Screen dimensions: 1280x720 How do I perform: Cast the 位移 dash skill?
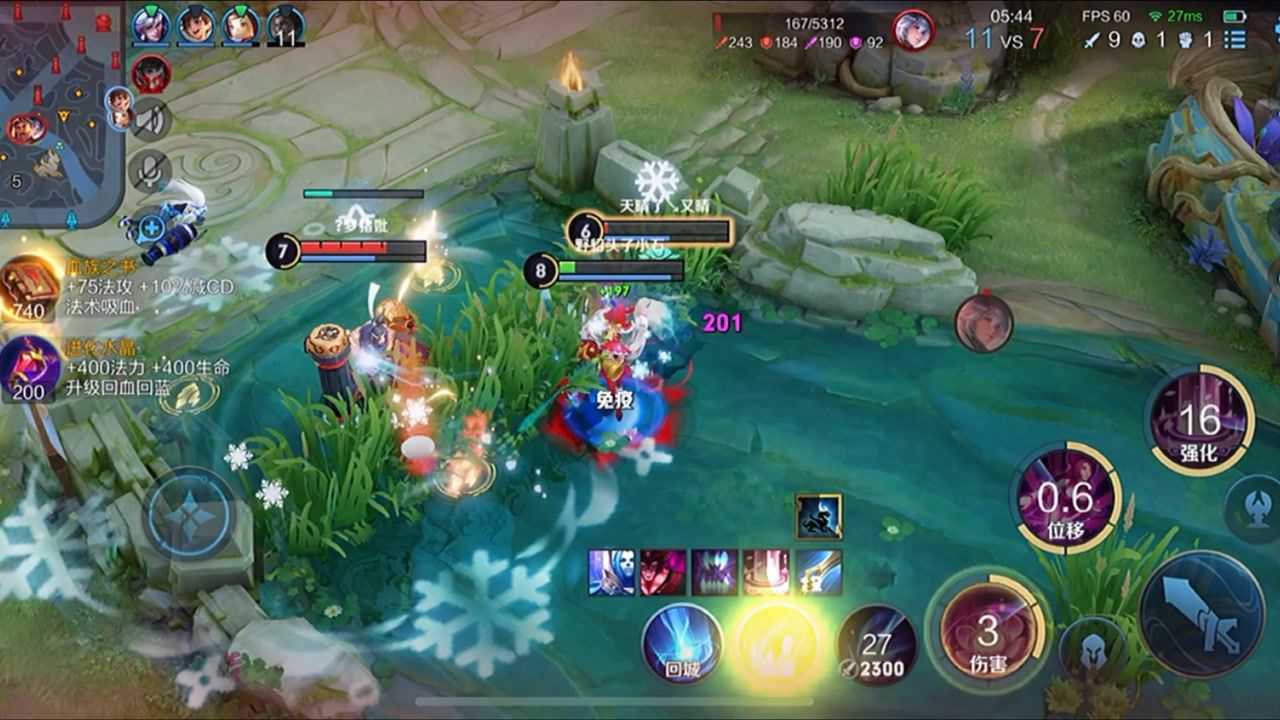(x=1066, y=497)
